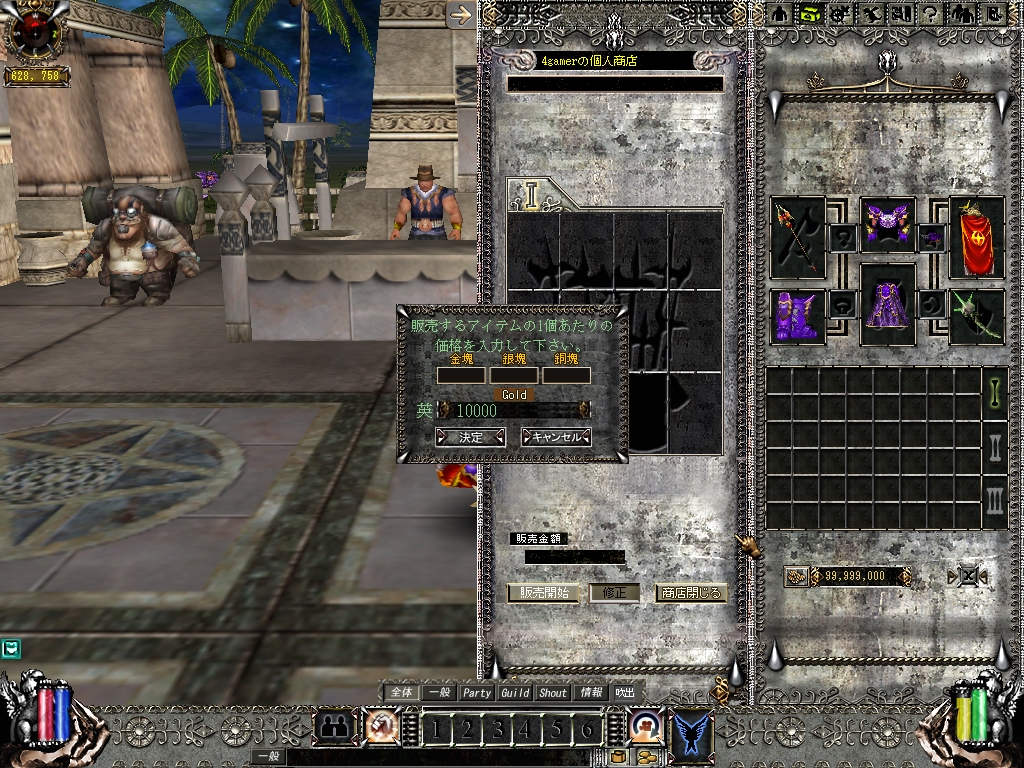
Task: Select the red cape equipment slot
Action: pyautogui.click(x=976, y=236)
